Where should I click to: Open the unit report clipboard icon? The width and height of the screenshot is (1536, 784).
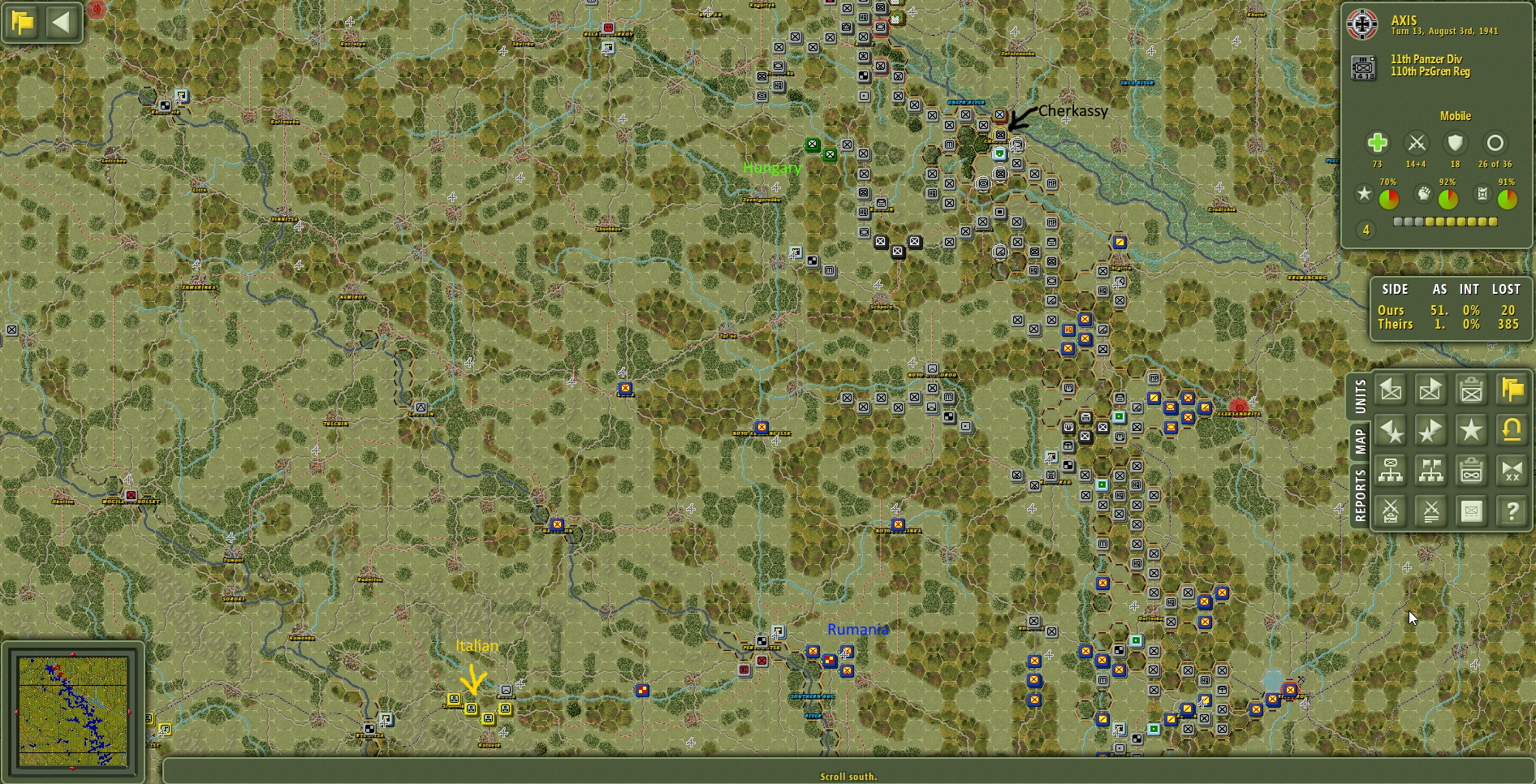[x=1472, y=390]
